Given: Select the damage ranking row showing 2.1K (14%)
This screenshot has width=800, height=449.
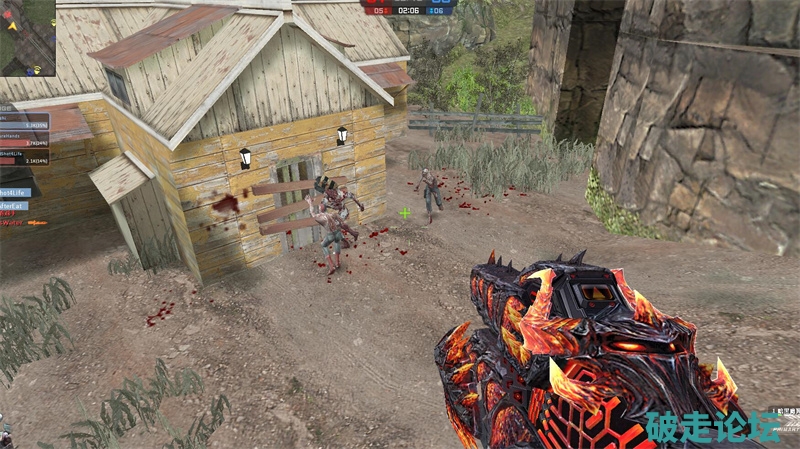Looking at the screenshot, I should click(x=24, y=159).
